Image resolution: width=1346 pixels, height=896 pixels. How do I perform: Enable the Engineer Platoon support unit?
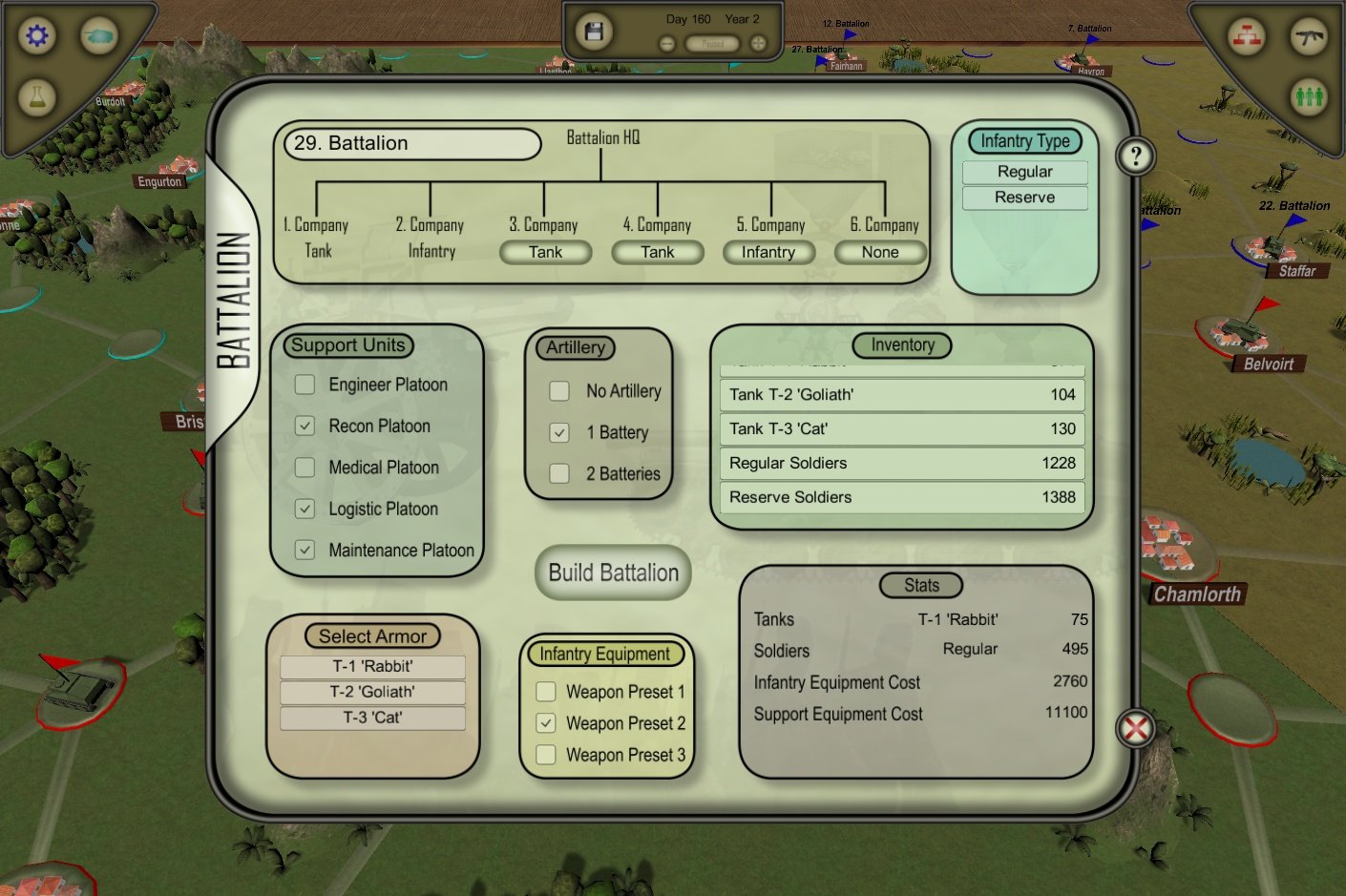pos(305,385)
